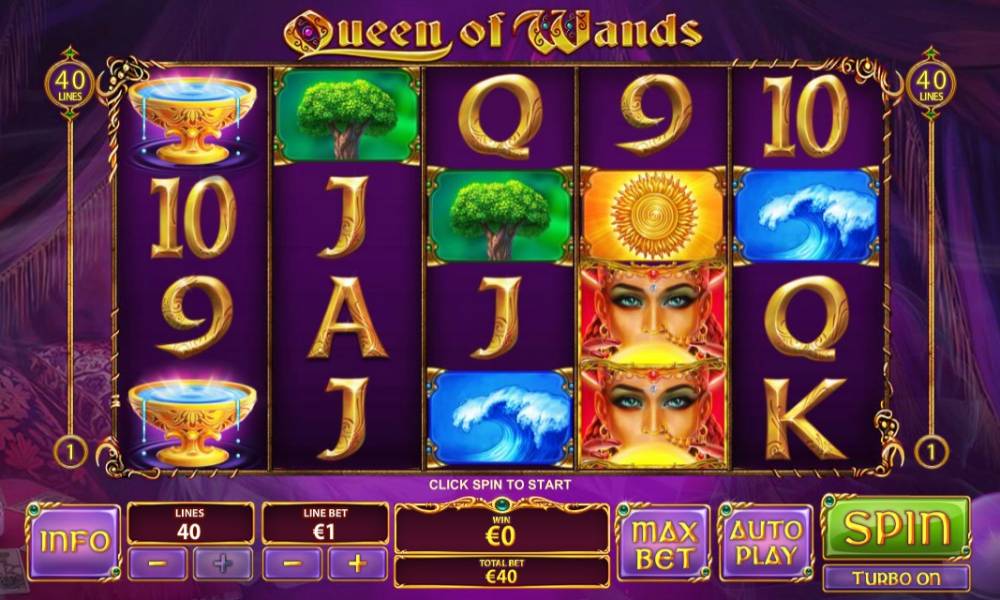Increase the number of lines
The image size is (1000, 600).
tap(222, 563)
